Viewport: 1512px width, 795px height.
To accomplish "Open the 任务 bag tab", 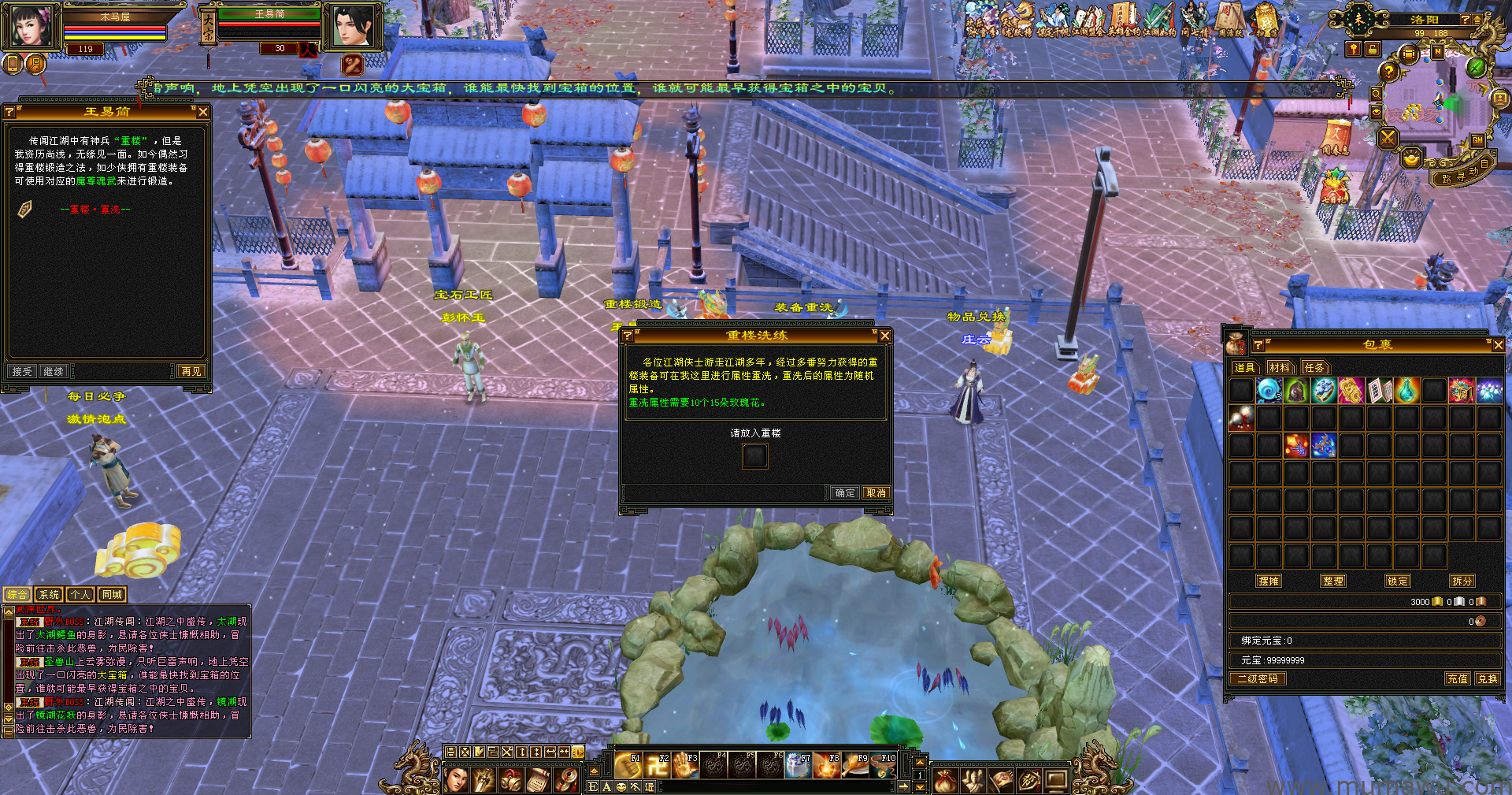I will tap(1314, 367).
